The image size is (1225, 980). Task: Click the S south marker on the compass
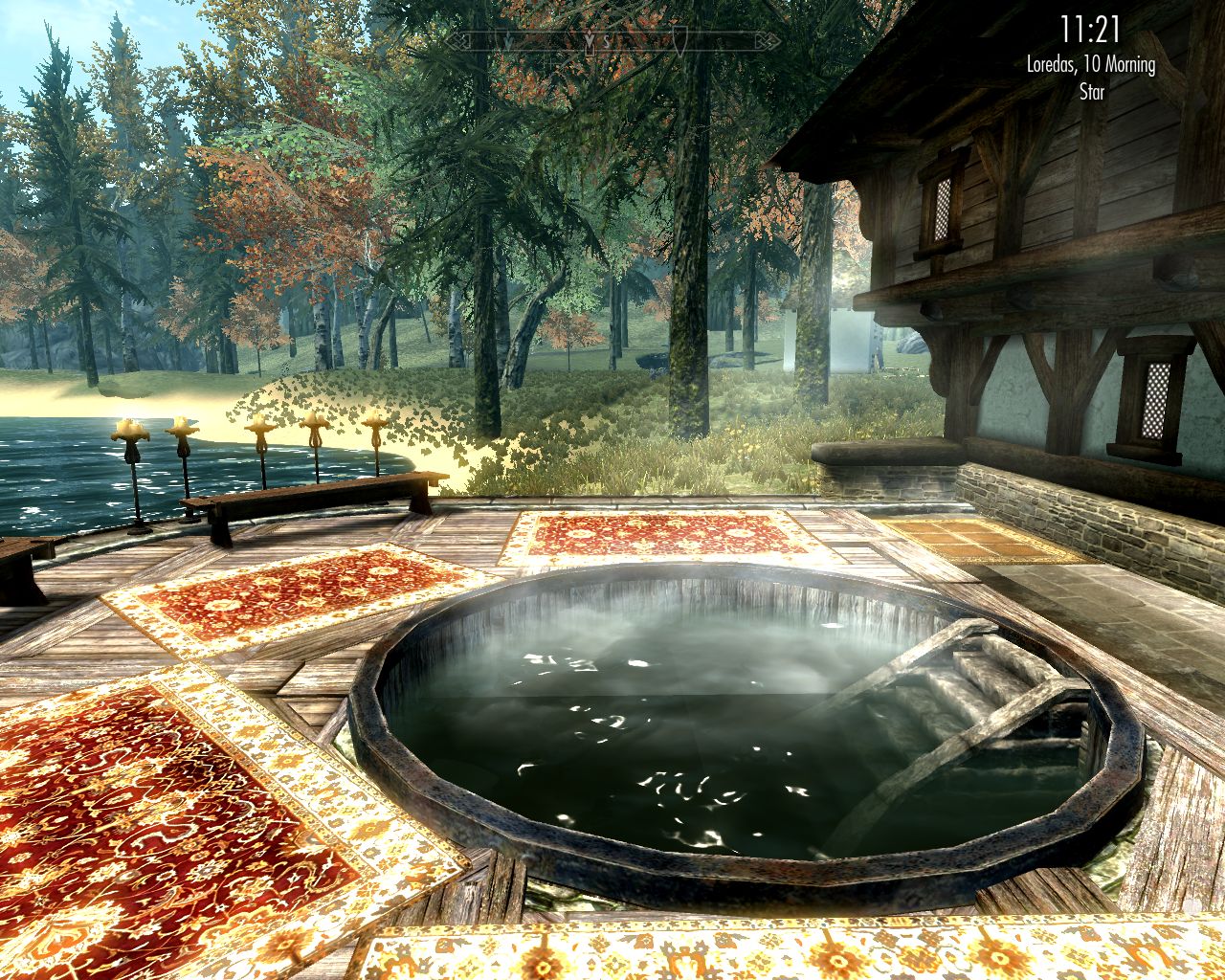pyautogui.click(x=607, y=40)
